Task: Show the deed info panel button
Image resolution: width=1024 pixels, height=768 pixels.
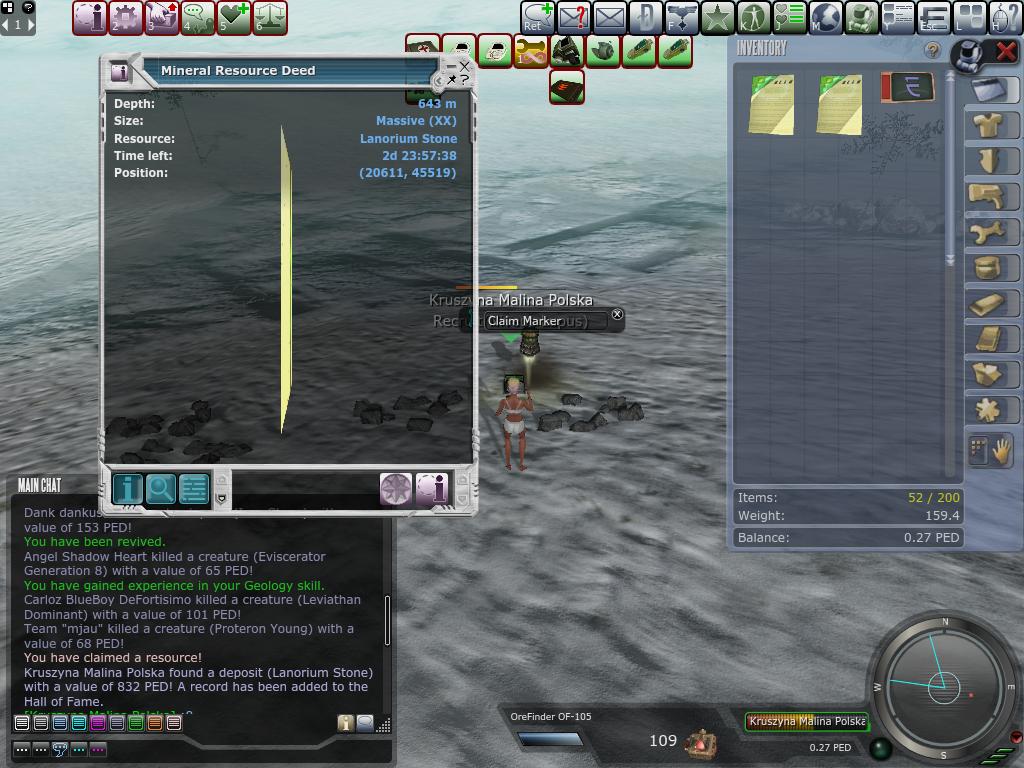Action: pos(127,489)
